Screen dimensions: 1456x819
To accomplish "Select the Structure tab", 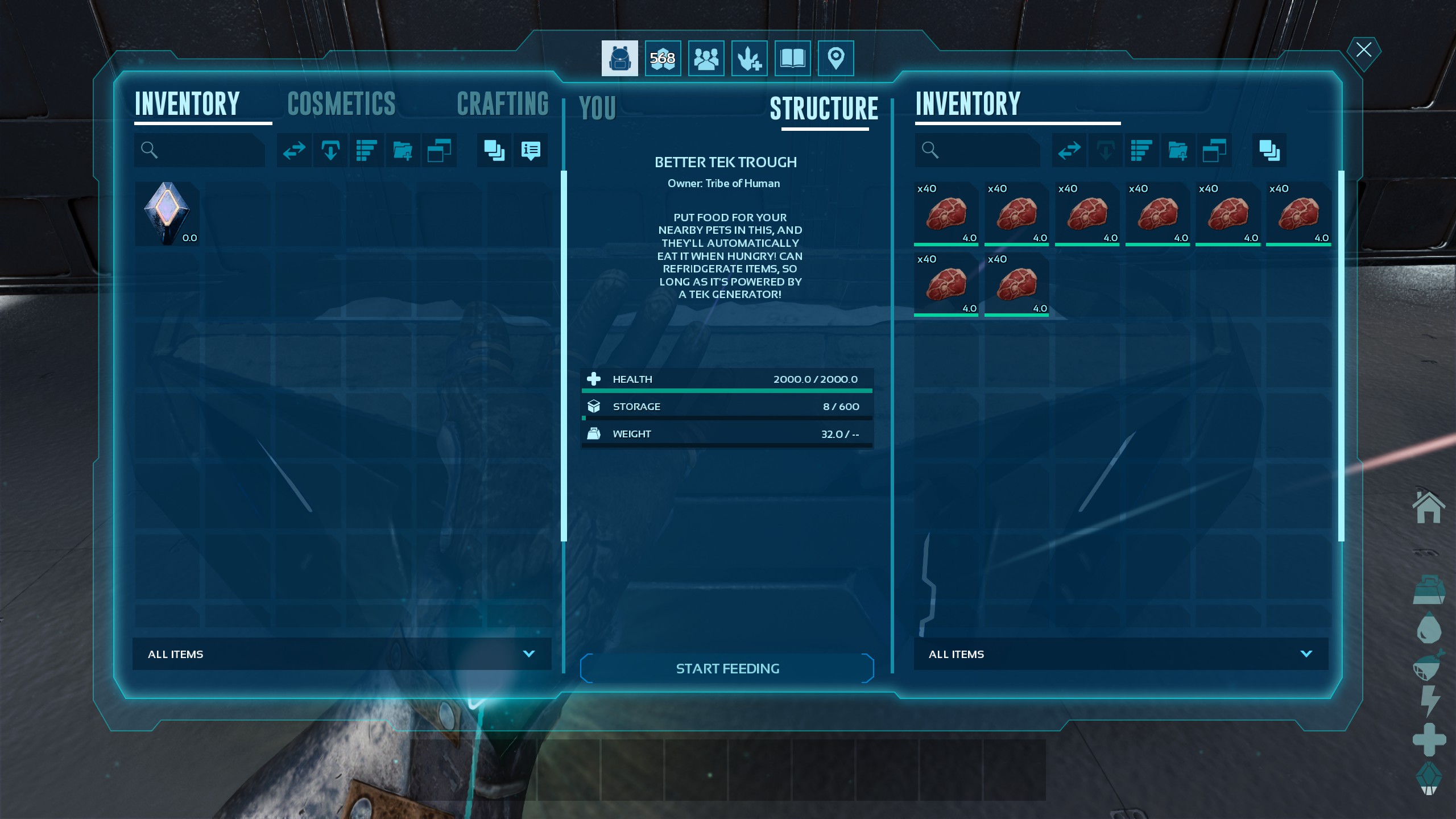I will pos(824,108).
